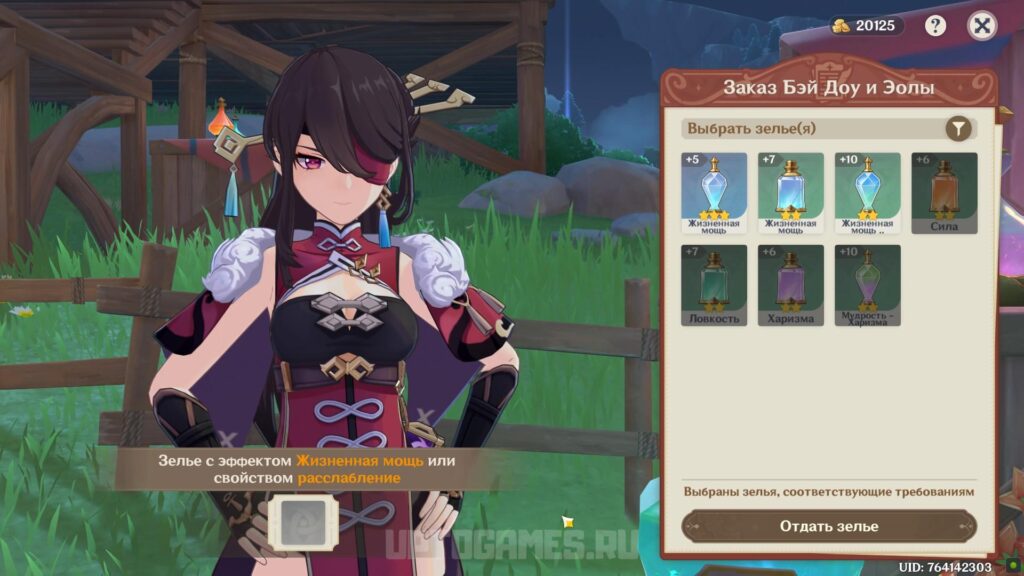This screenshot has height=576, width=1024.
Task: Open the potion filter funnel
Action: (958, 129)
